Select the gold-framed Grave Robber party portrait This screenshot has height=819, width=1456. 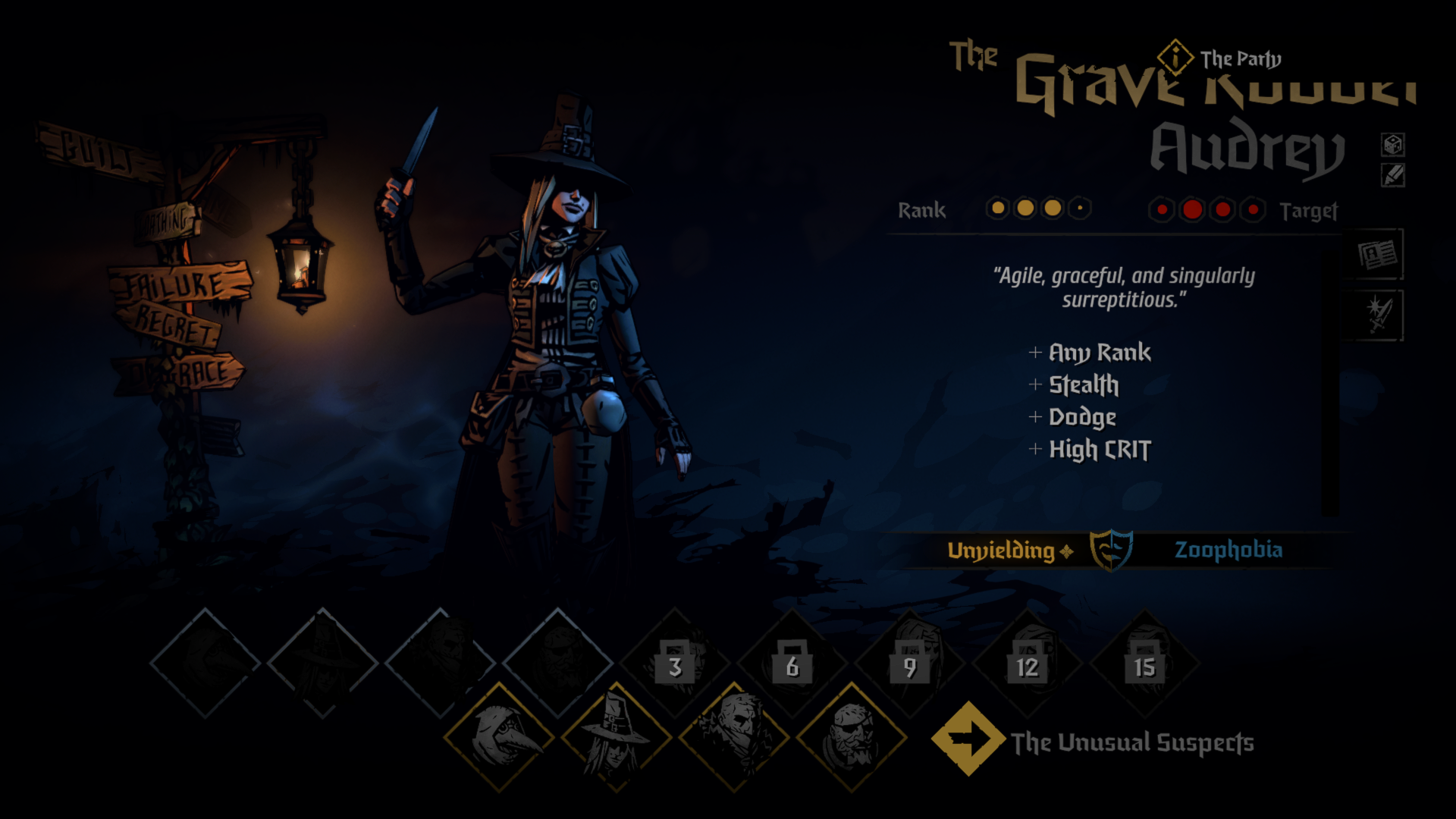[616, 737]
